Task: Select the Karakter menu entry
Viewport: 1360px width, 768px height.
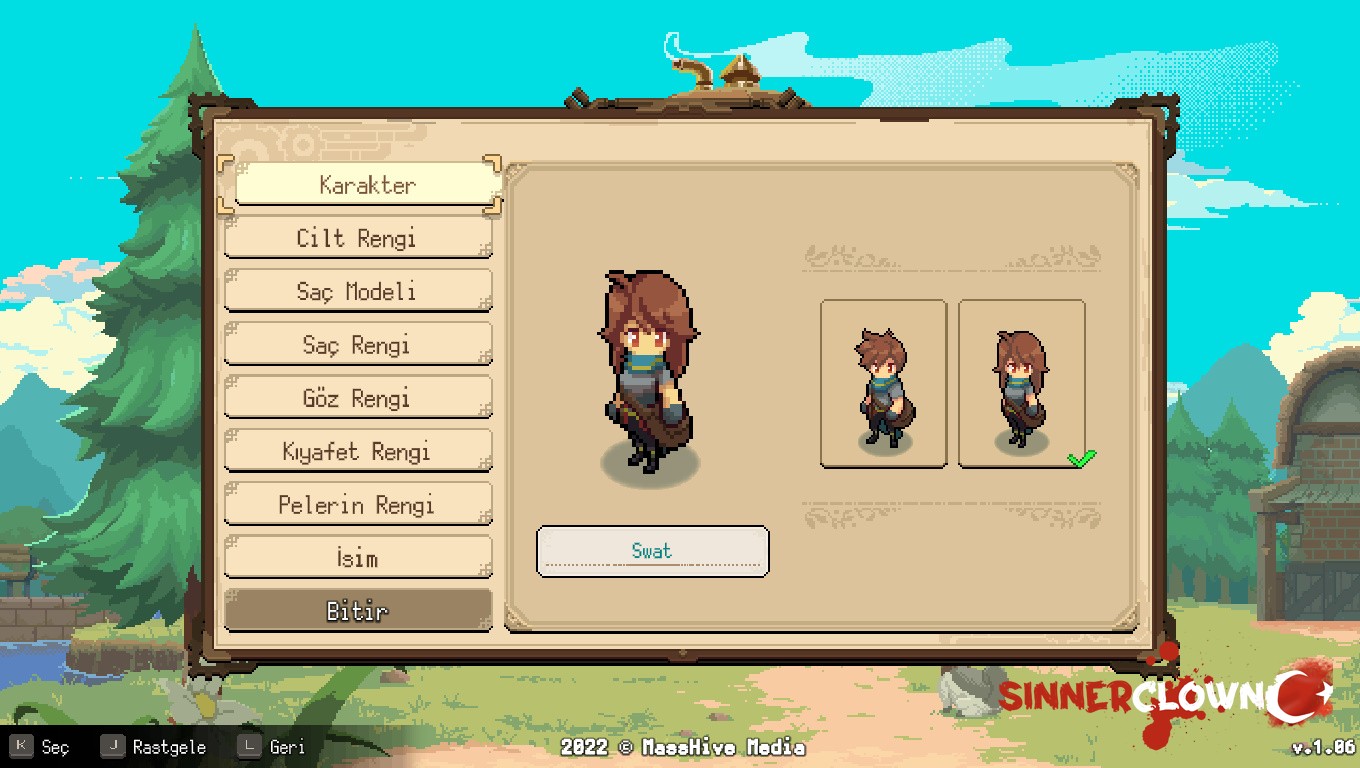Action: [367, 185]
